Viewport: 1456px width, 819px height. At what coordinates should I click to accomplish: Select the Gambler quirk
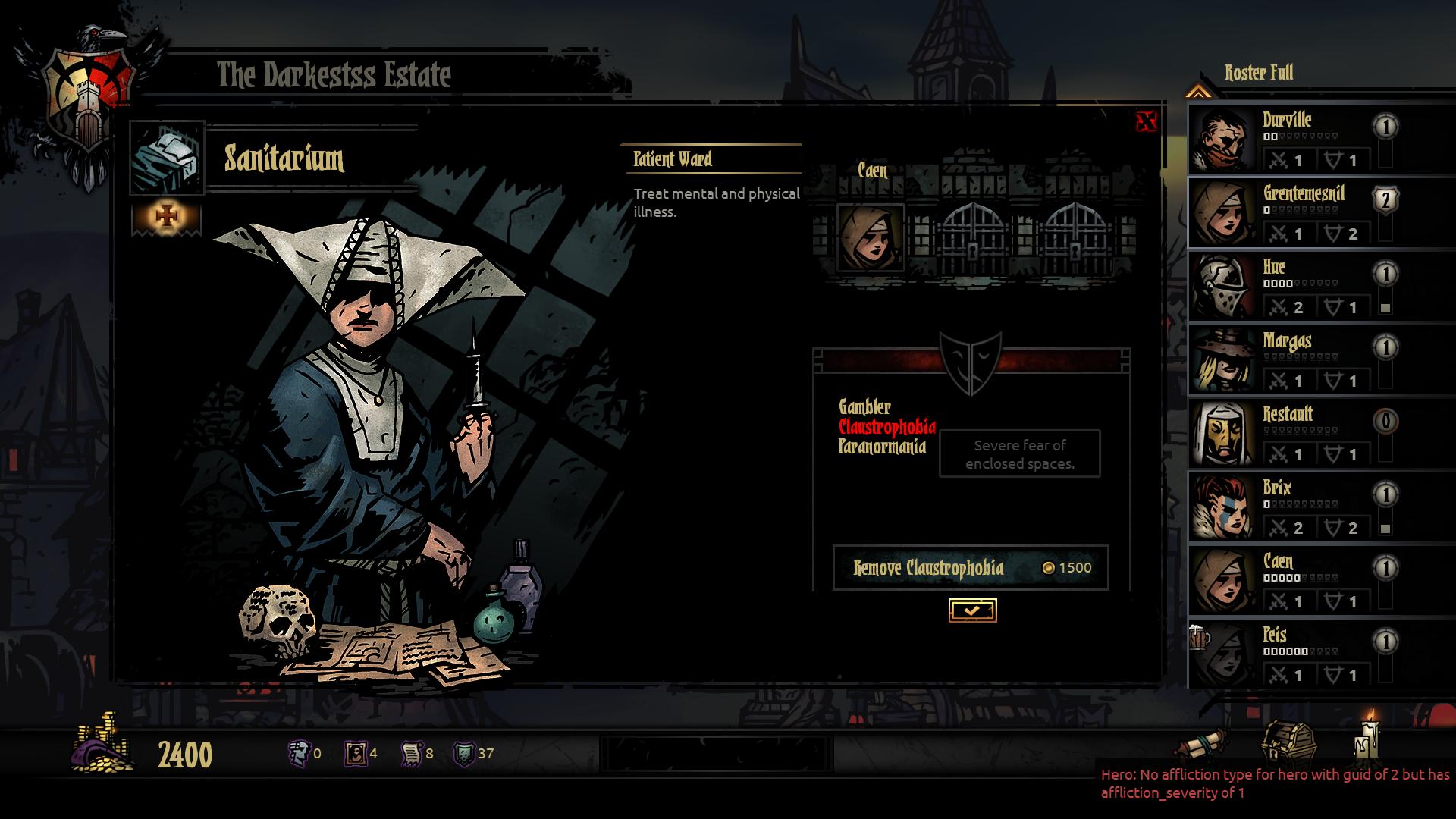[864, 407]
